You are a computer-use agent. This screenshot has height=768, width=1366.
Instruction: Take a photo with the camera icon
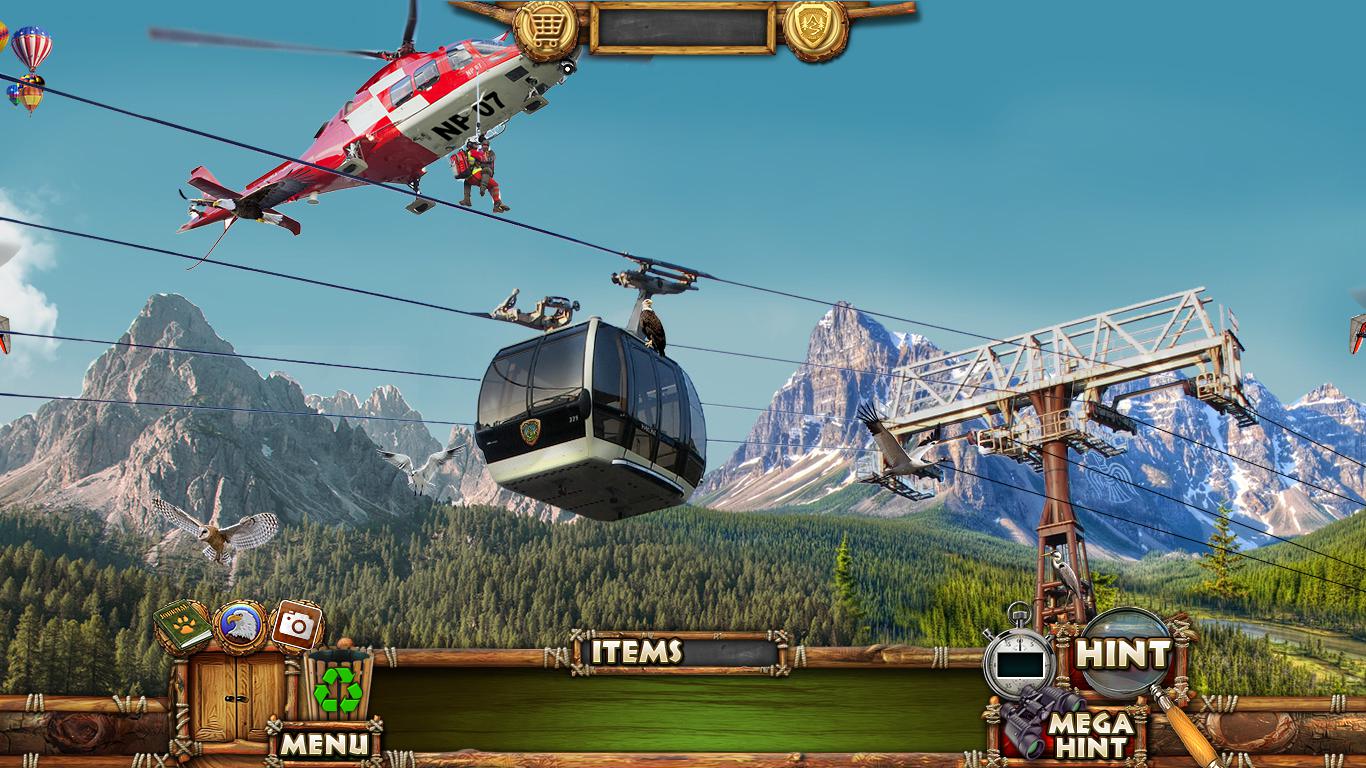click(296, 626)
